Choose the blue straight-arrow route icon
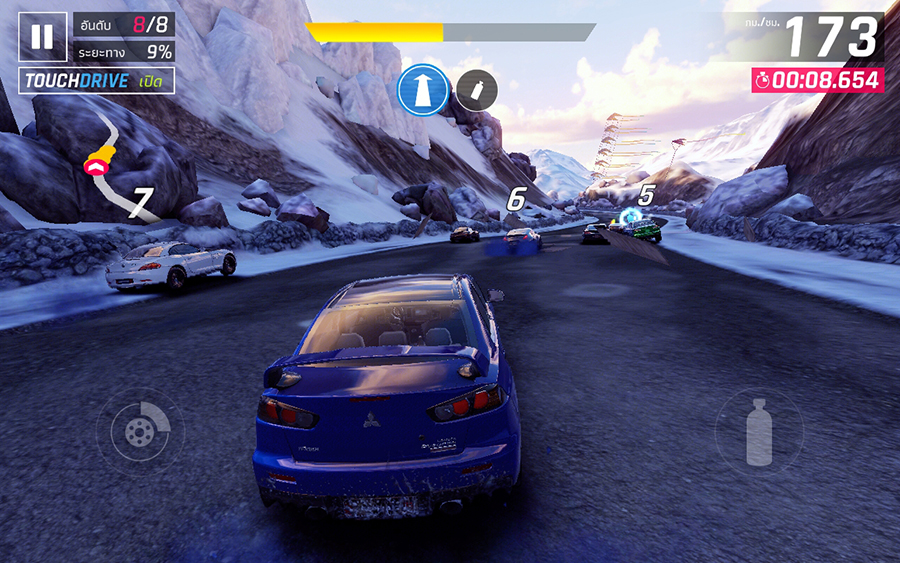Screen dimensions: 900x563 coord(421,91)
